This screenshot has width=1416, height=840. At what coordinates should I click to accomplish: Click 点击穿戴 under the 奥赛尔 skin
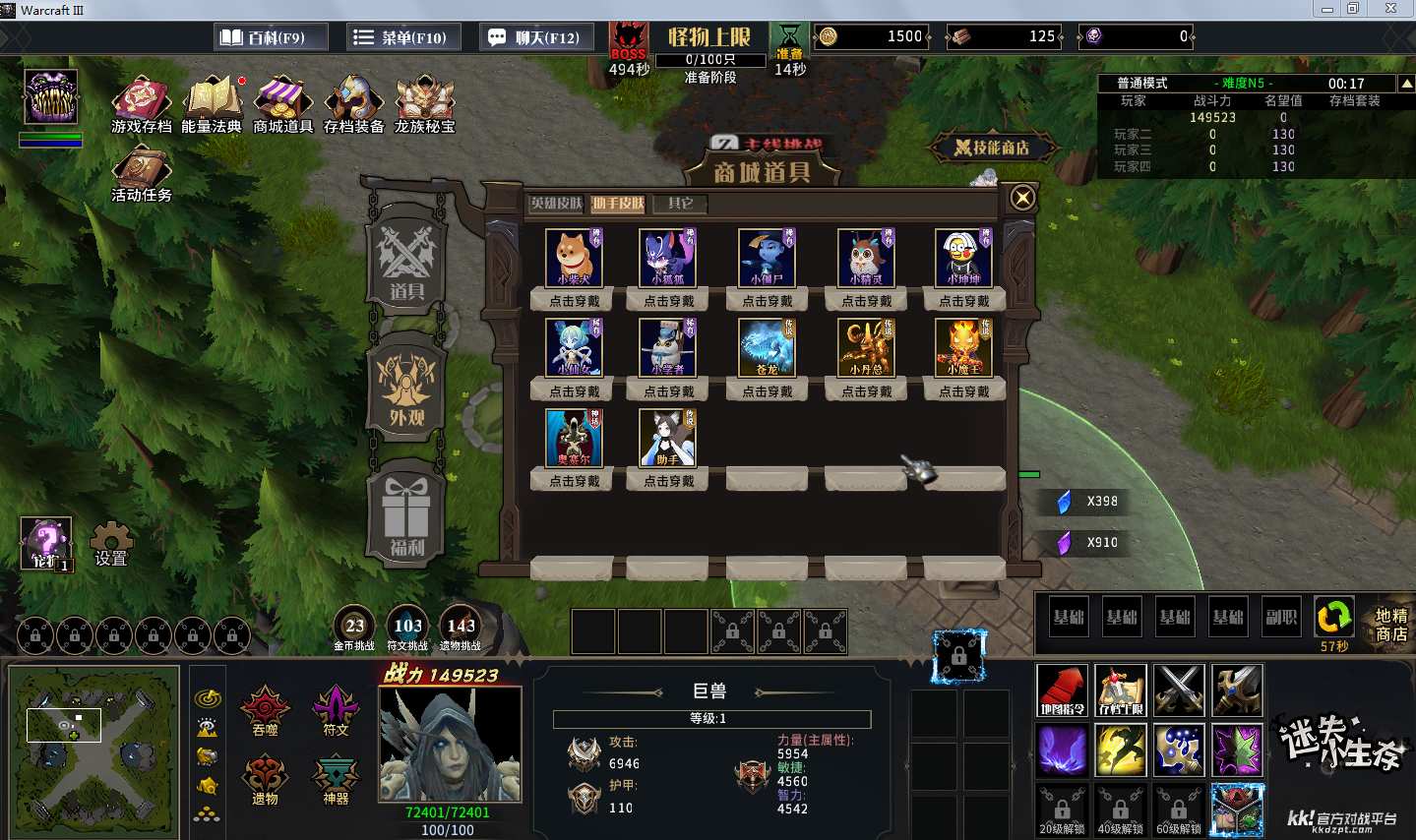point(575,481)
